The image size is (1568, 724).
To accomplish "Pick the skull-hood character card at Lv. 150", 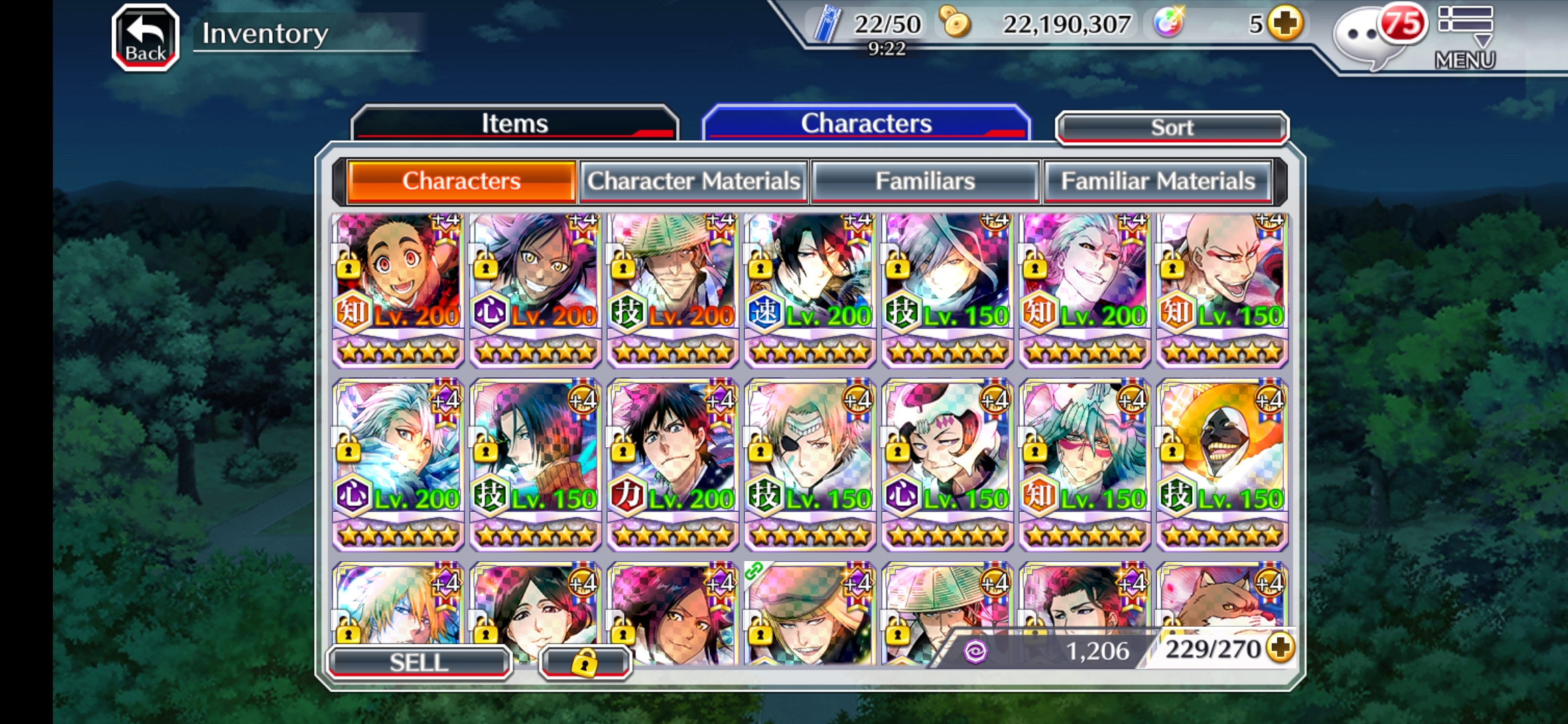I will 947,464.
